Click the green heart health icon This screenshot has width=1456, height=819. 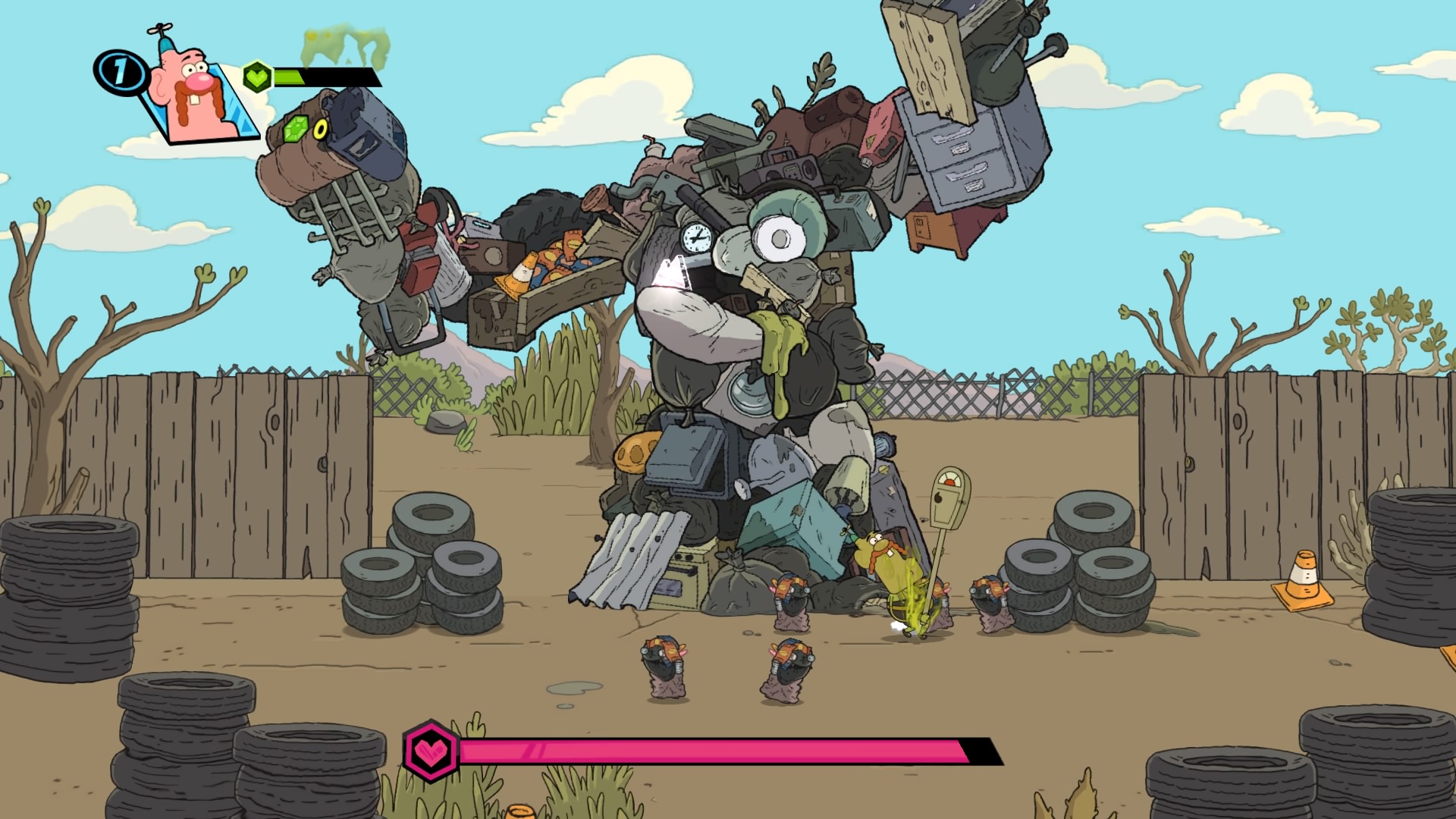pos(257,76)
